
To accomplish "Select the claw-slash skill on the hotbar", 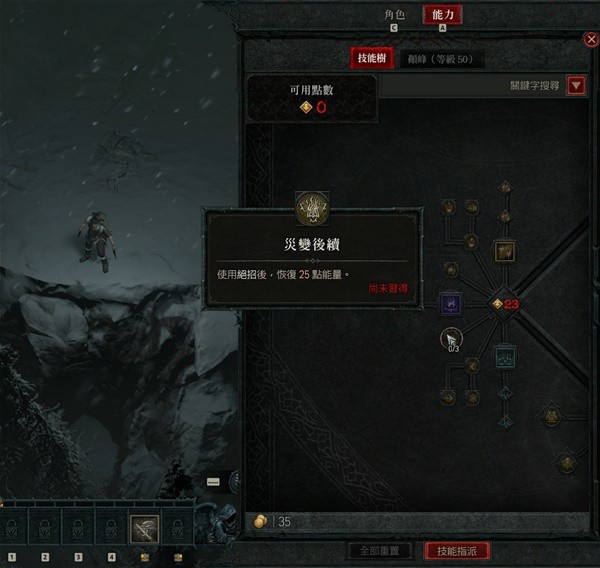I will [144, 527].
